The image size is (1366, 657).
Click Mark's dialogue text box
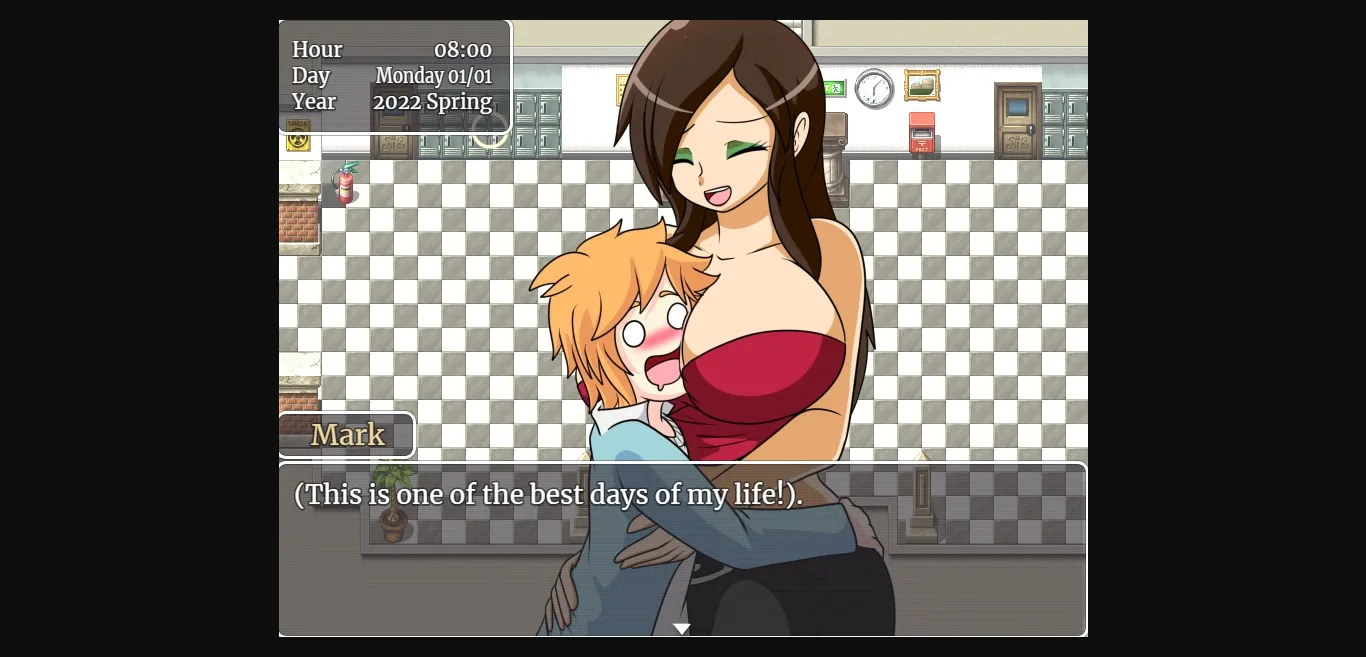pyautogui.click(x=682, y=549)
